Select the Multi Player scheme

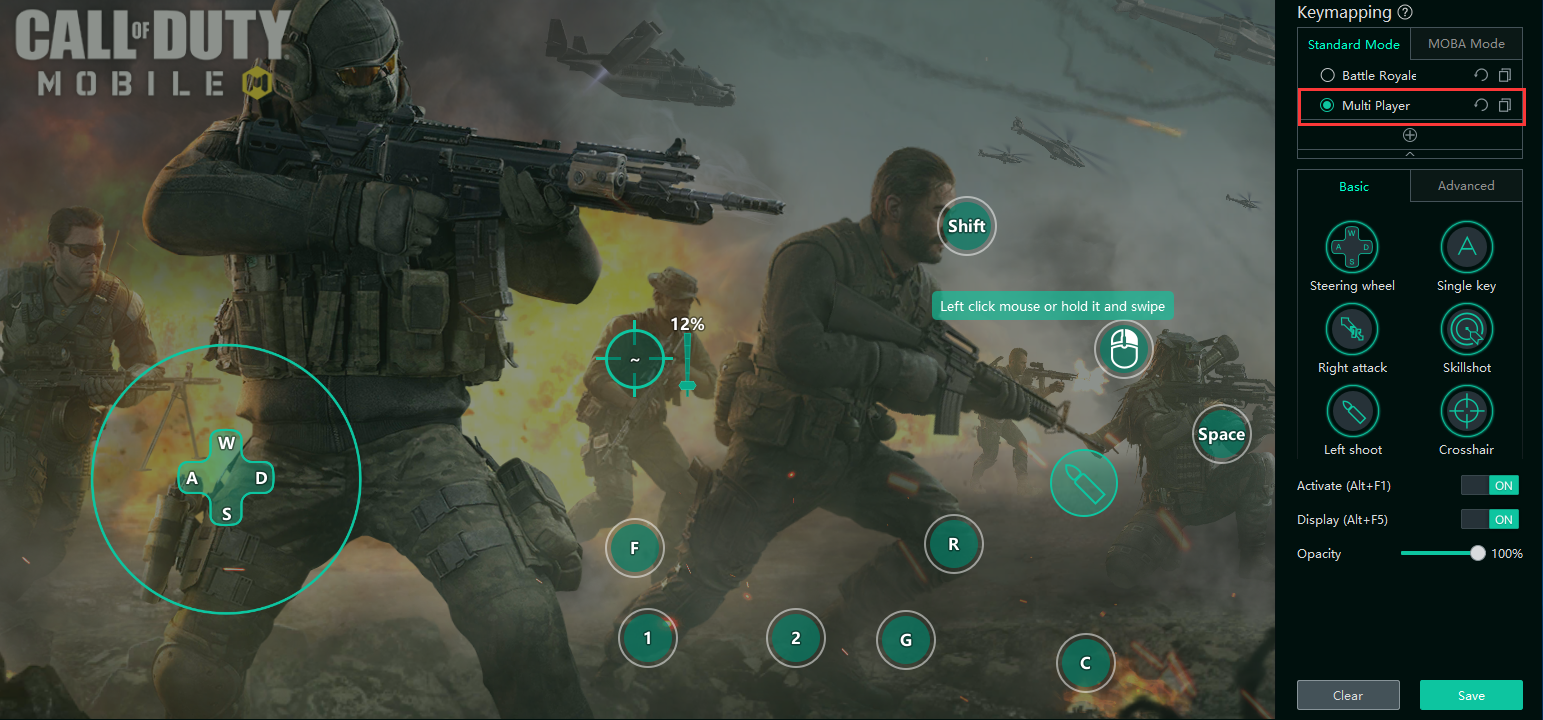pos(1327,105)
